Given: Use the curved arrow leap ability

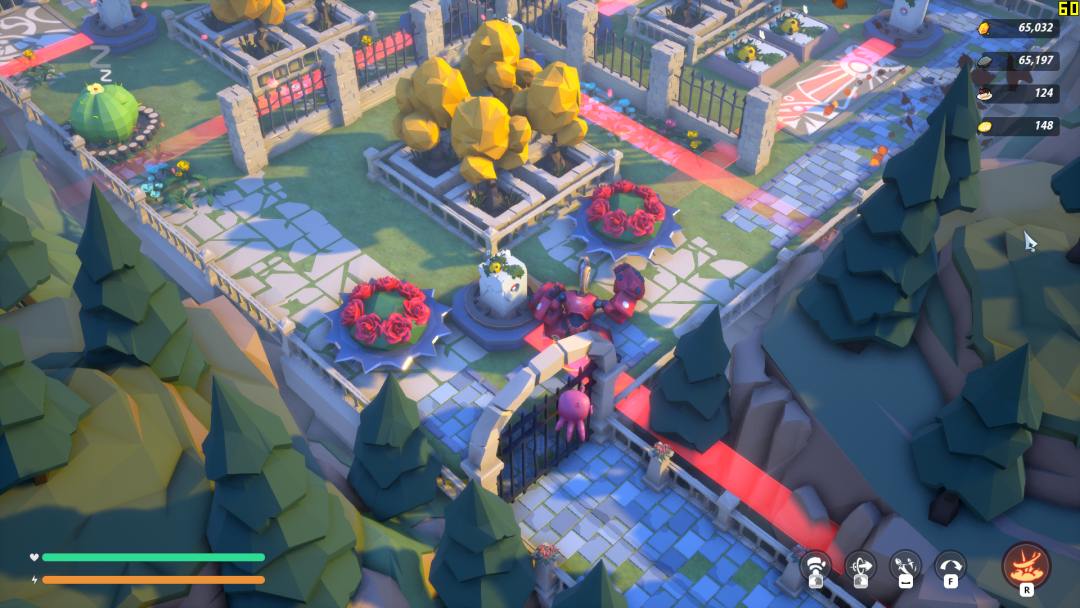Looking at the screenshot, I should [950, 567].
